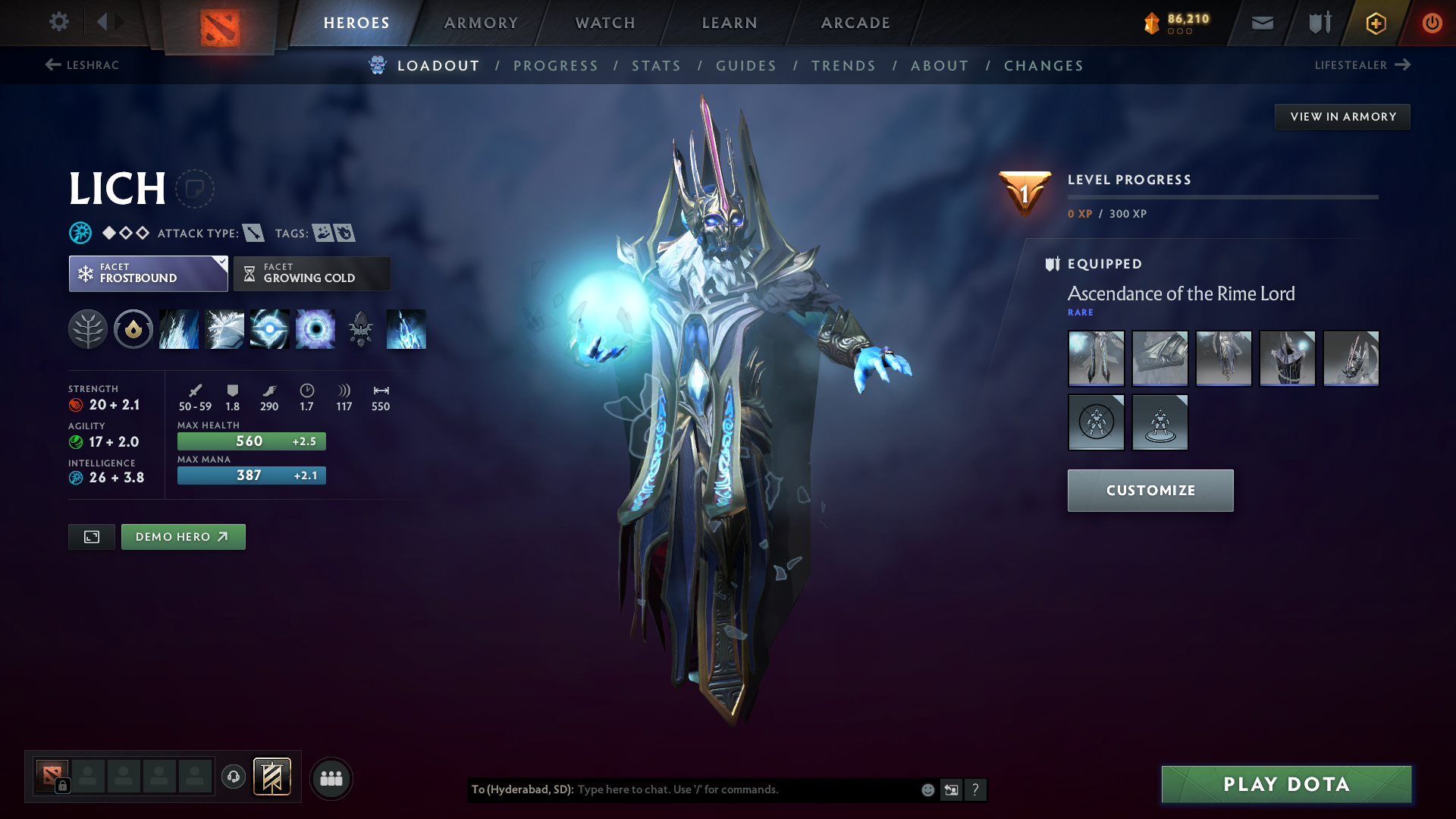Toggle the hero portrait expand icon near Demo Hero

coord(91,536)
